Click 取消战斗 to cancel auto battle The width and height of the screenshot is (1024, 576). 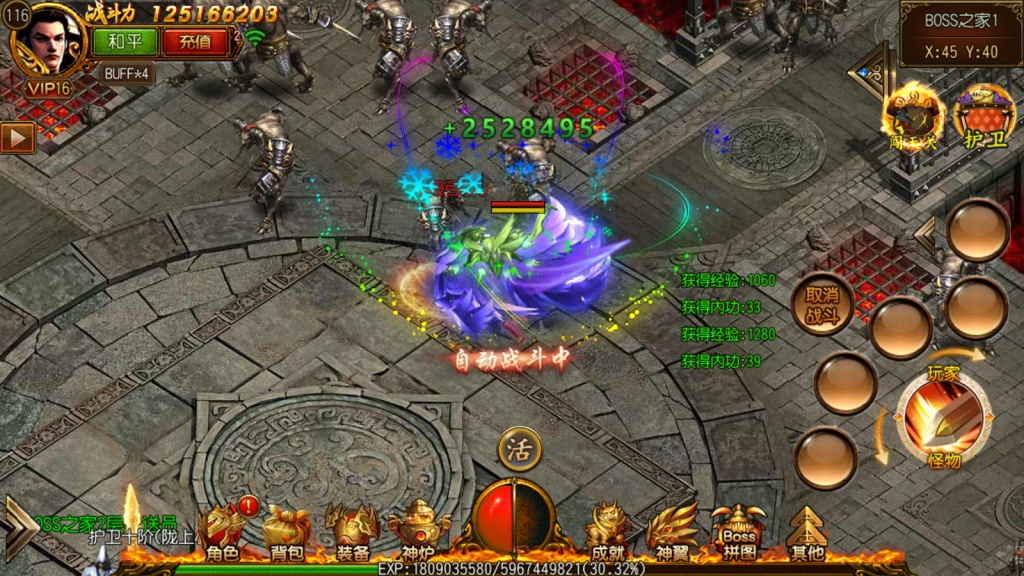[822, 303]
